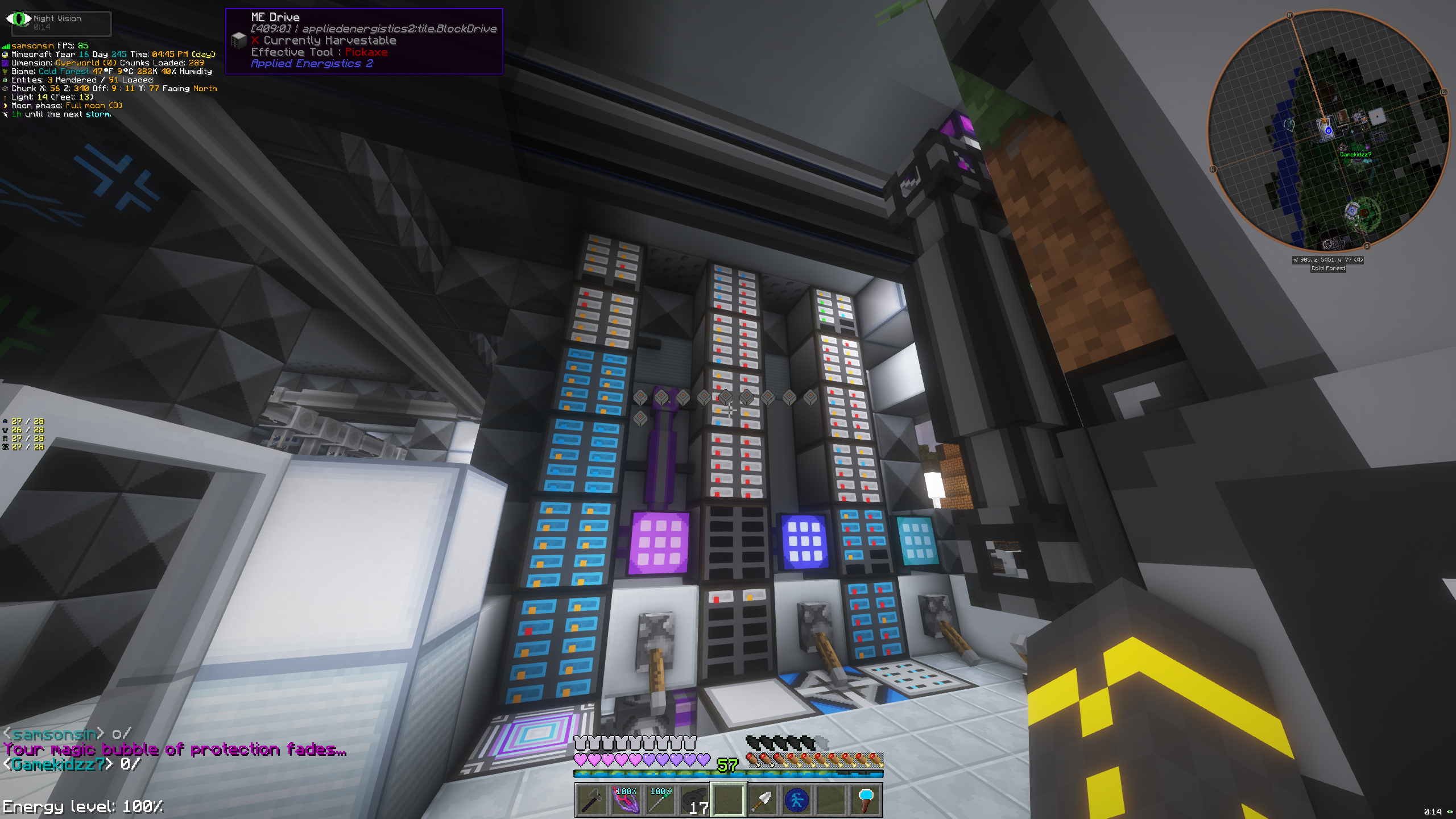Choose the green-tipped wand hotbar slot
Screen dimensions: 1456x819
[660, 800]
